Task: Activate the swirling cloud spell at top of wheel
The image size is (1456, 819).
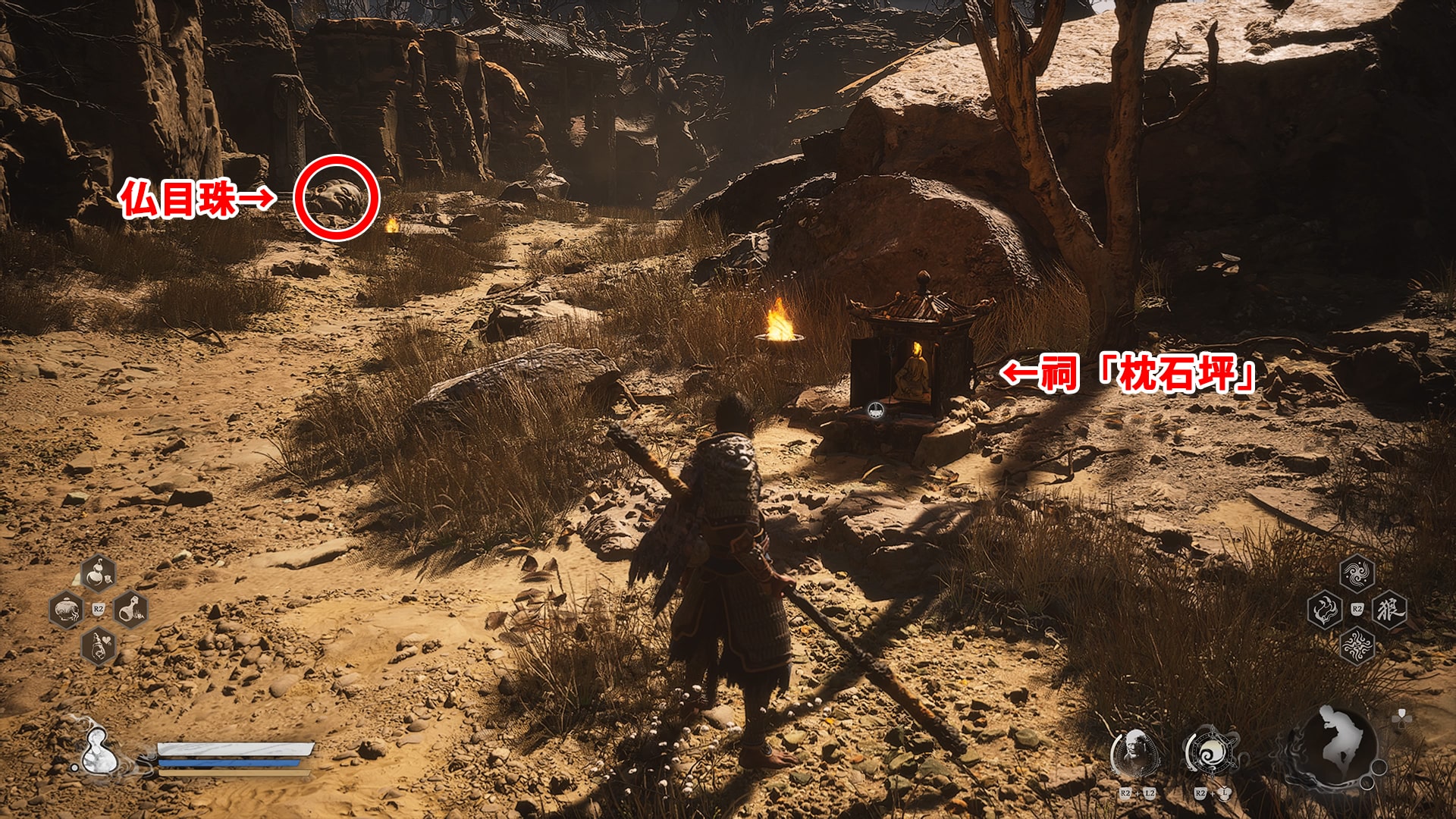Action: (x=1357, y=574)
